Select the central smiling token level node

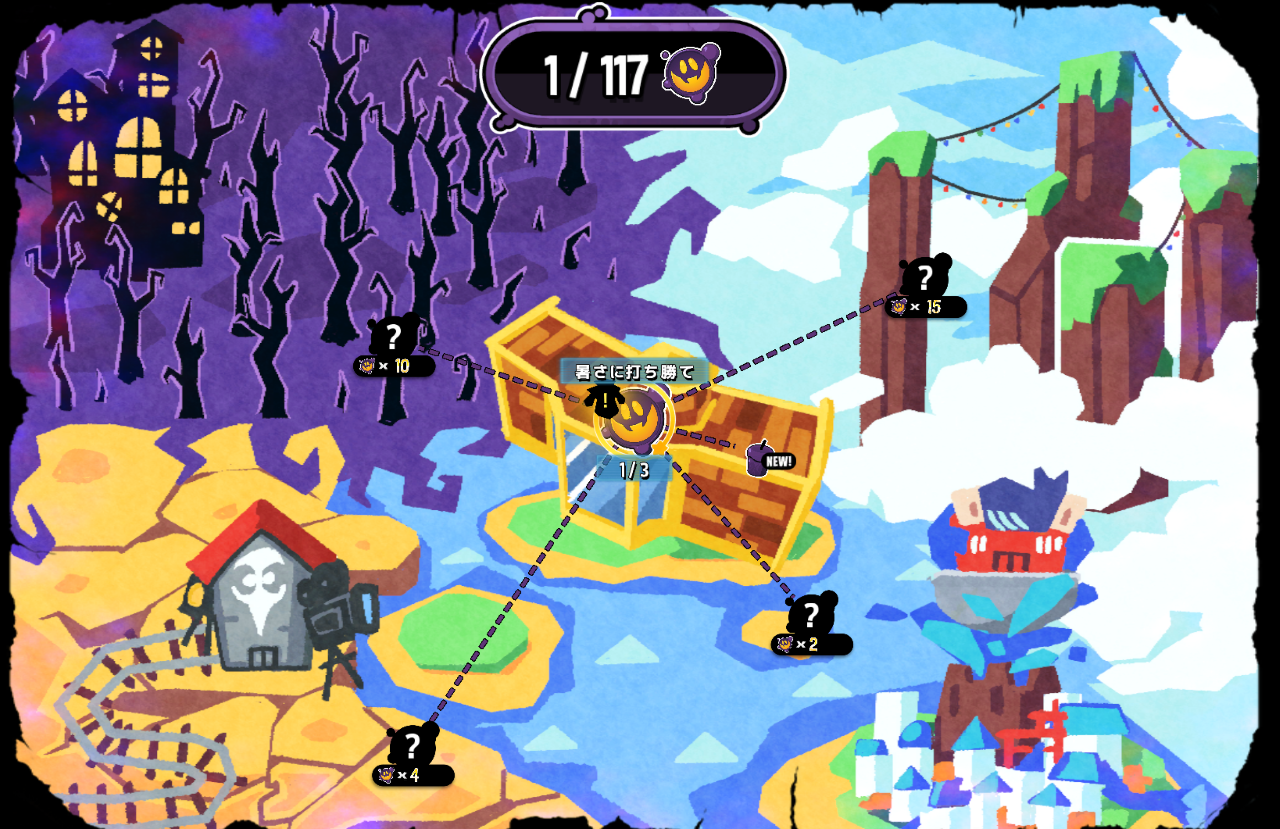634,418
